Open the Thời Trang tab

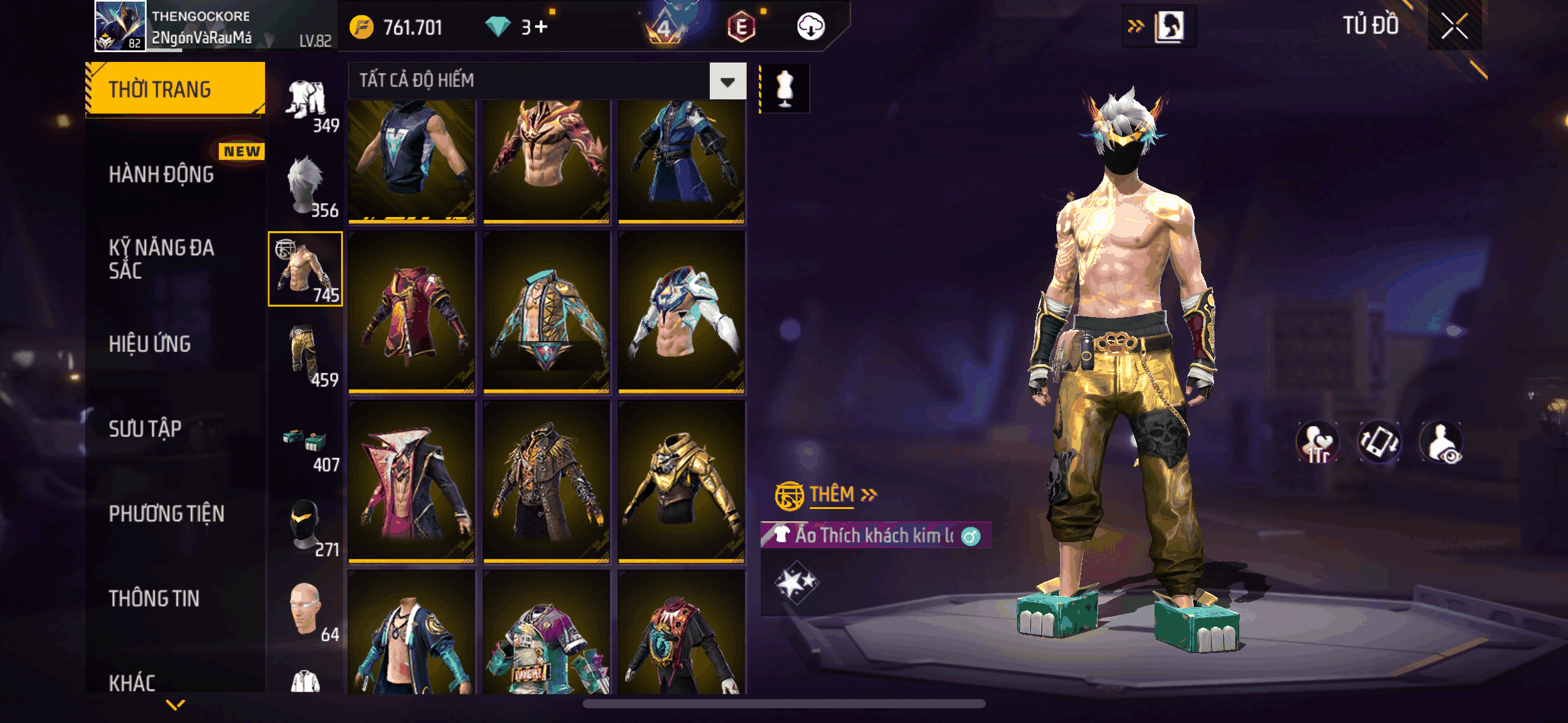pyautogui.click(x=175, y=90)
